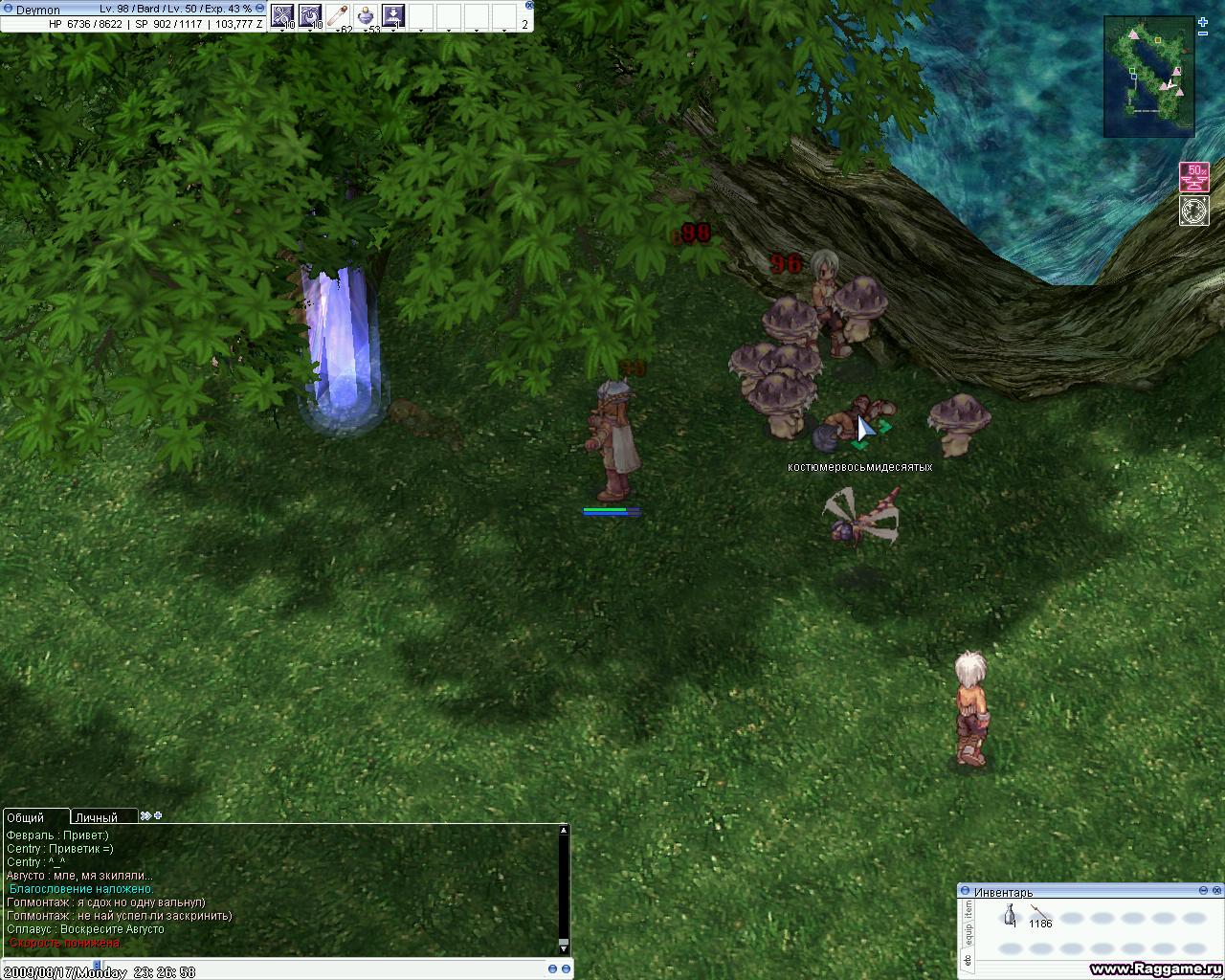Switch to the Общий chat tab

(27, 817)
